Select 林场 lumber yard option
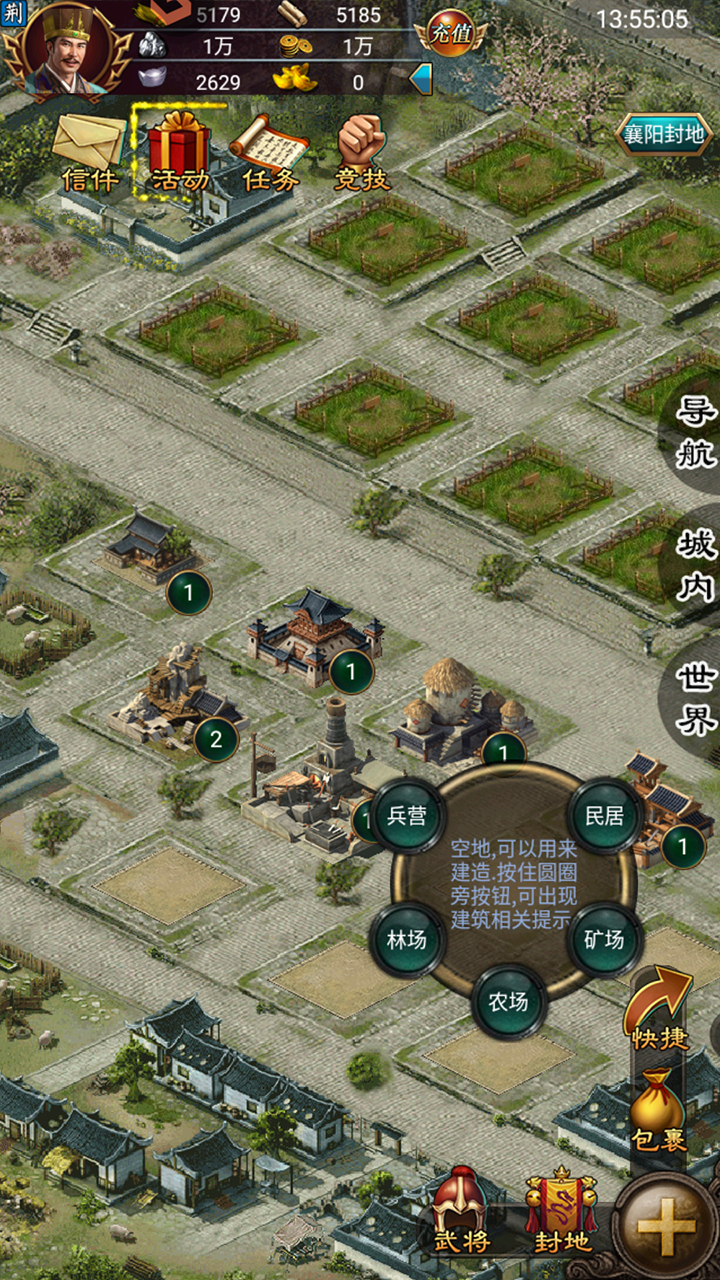The height and width of the screenshot is (1280, 720). pyautogui.click(x=407, y=939)
